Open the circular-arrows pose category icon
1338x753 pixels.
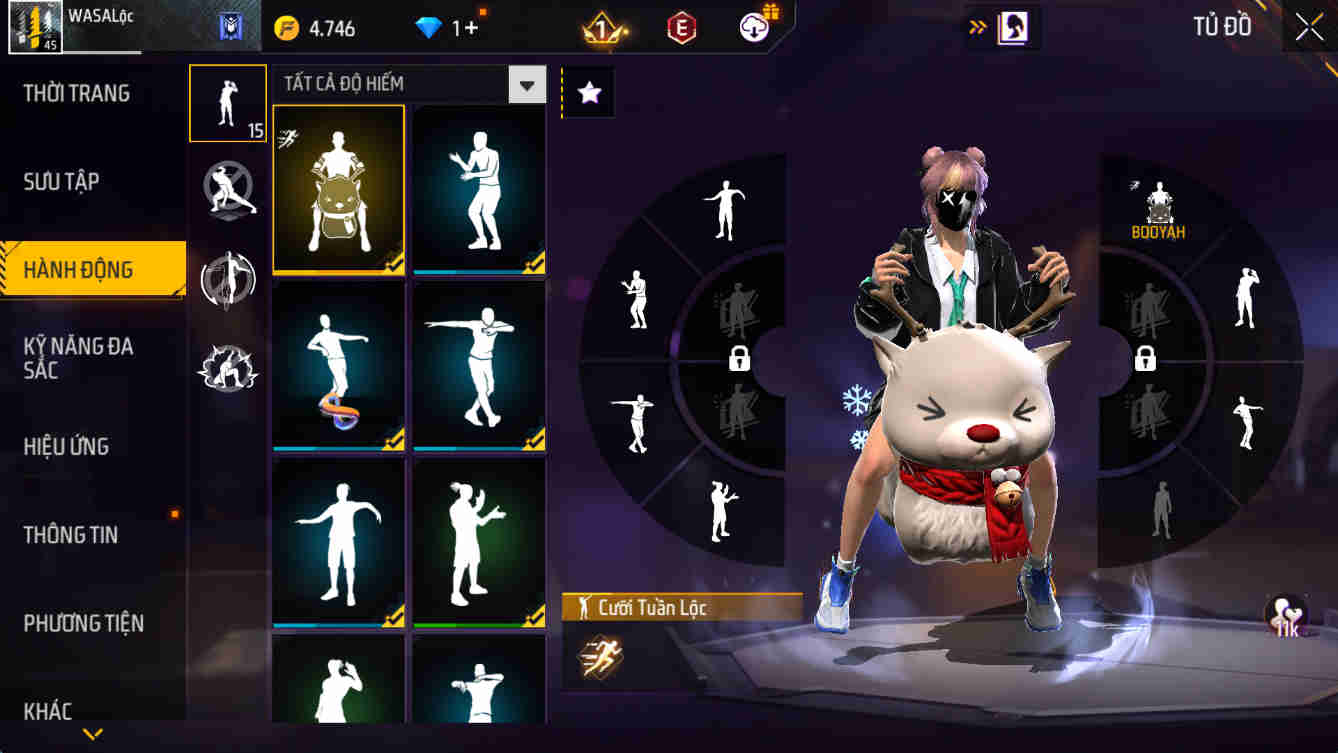tap(227, 282)
